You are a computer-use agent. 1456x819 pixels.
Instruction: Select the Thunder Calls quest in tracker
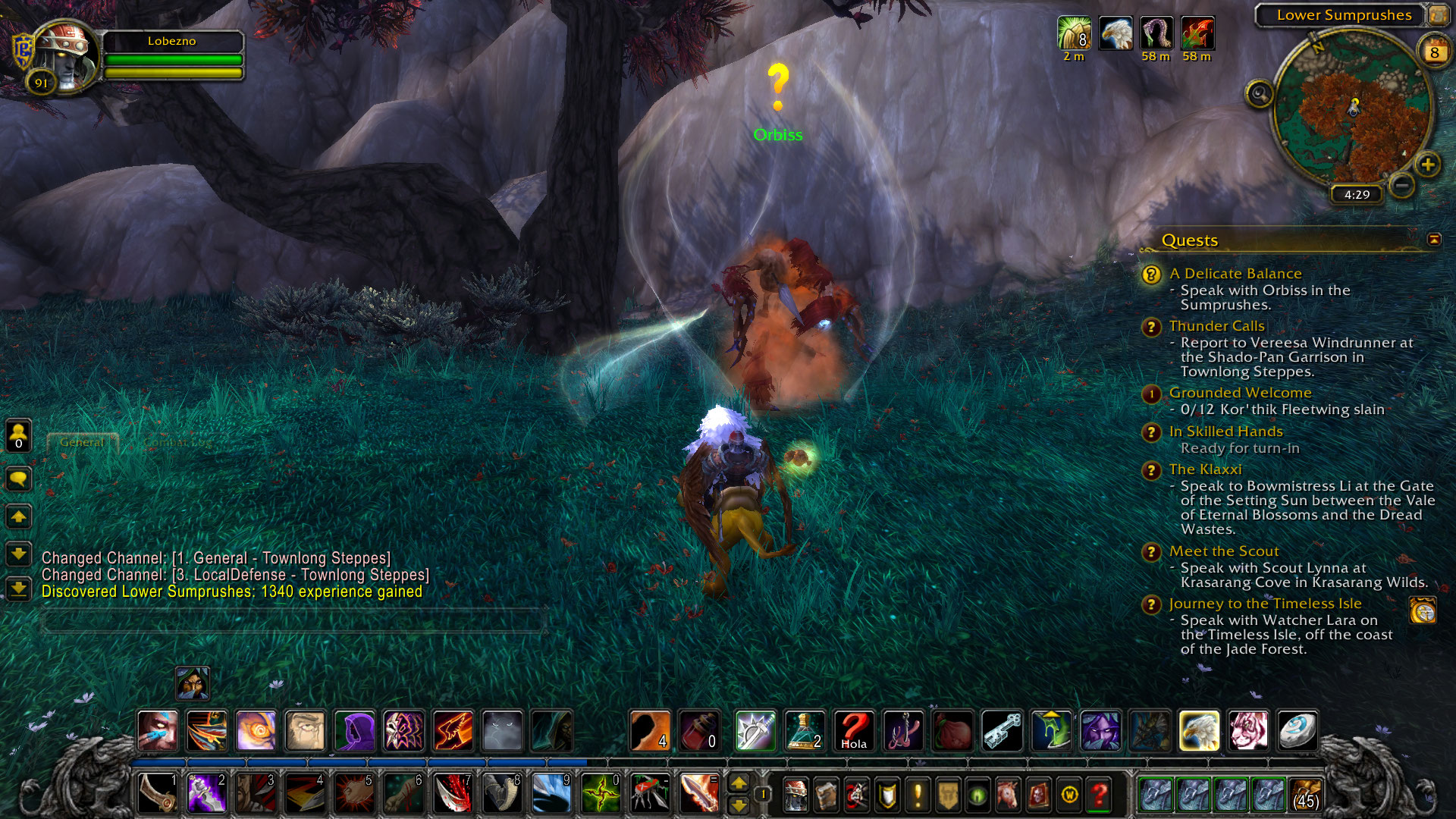1216,326
